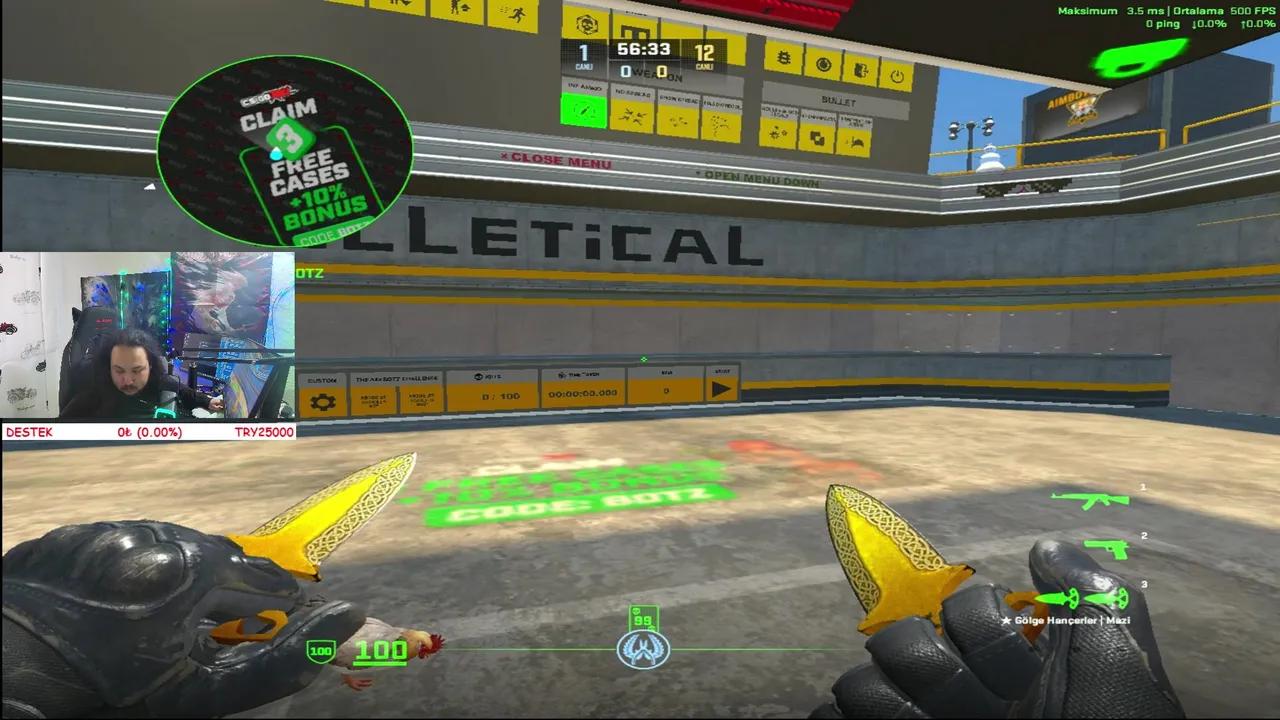The image size is (1280, 720).
Task: Open THE AIM BOTZ CHALLENGE tab
Action: pyautogui.click(x=396, y=378)
